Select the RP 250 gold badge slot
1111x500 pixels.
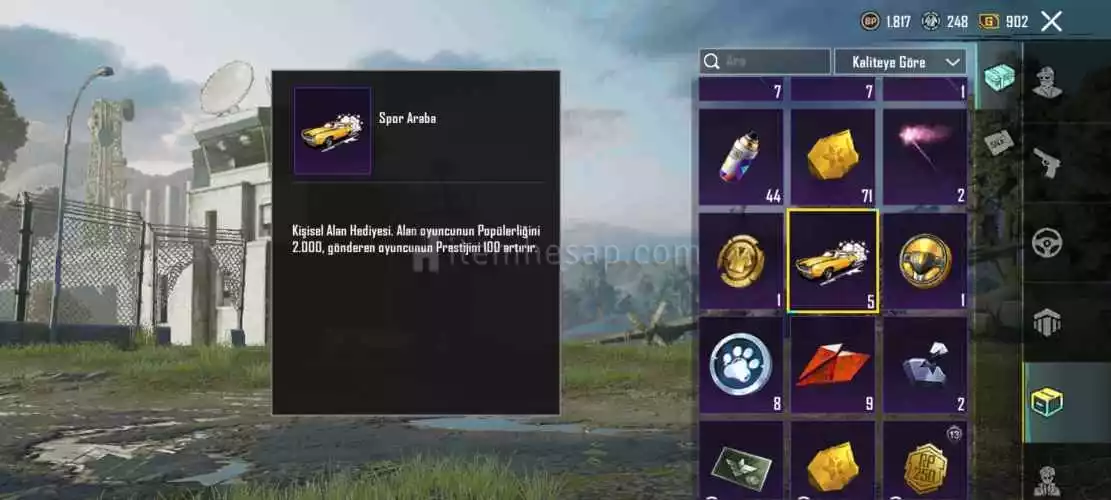pyautogui.click(x=925, y=465)
